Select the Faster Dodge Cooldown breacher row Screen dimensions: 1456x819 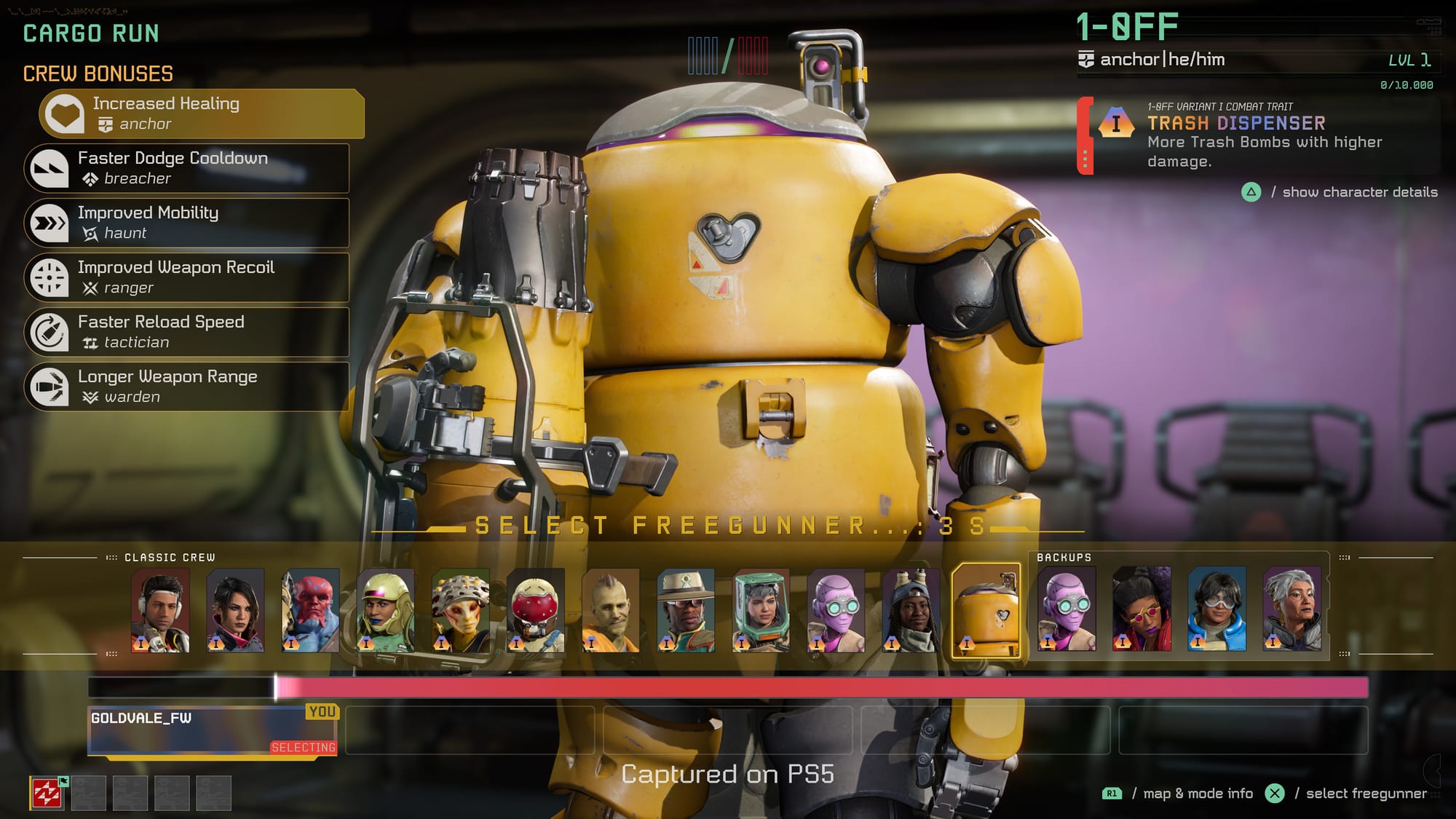tap(187, 168)
